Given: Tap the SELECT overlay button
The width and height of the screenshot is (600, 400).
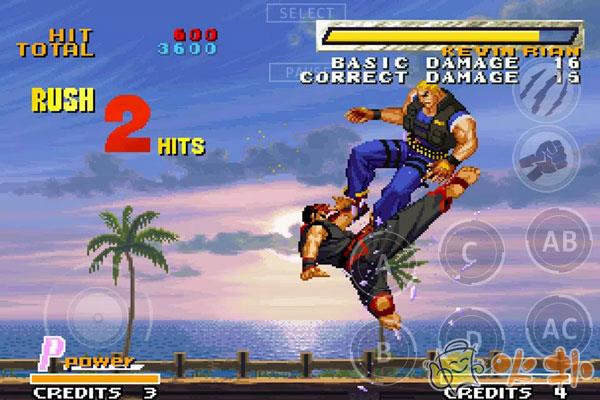Looking at the screenshot, I should (306, 13).
